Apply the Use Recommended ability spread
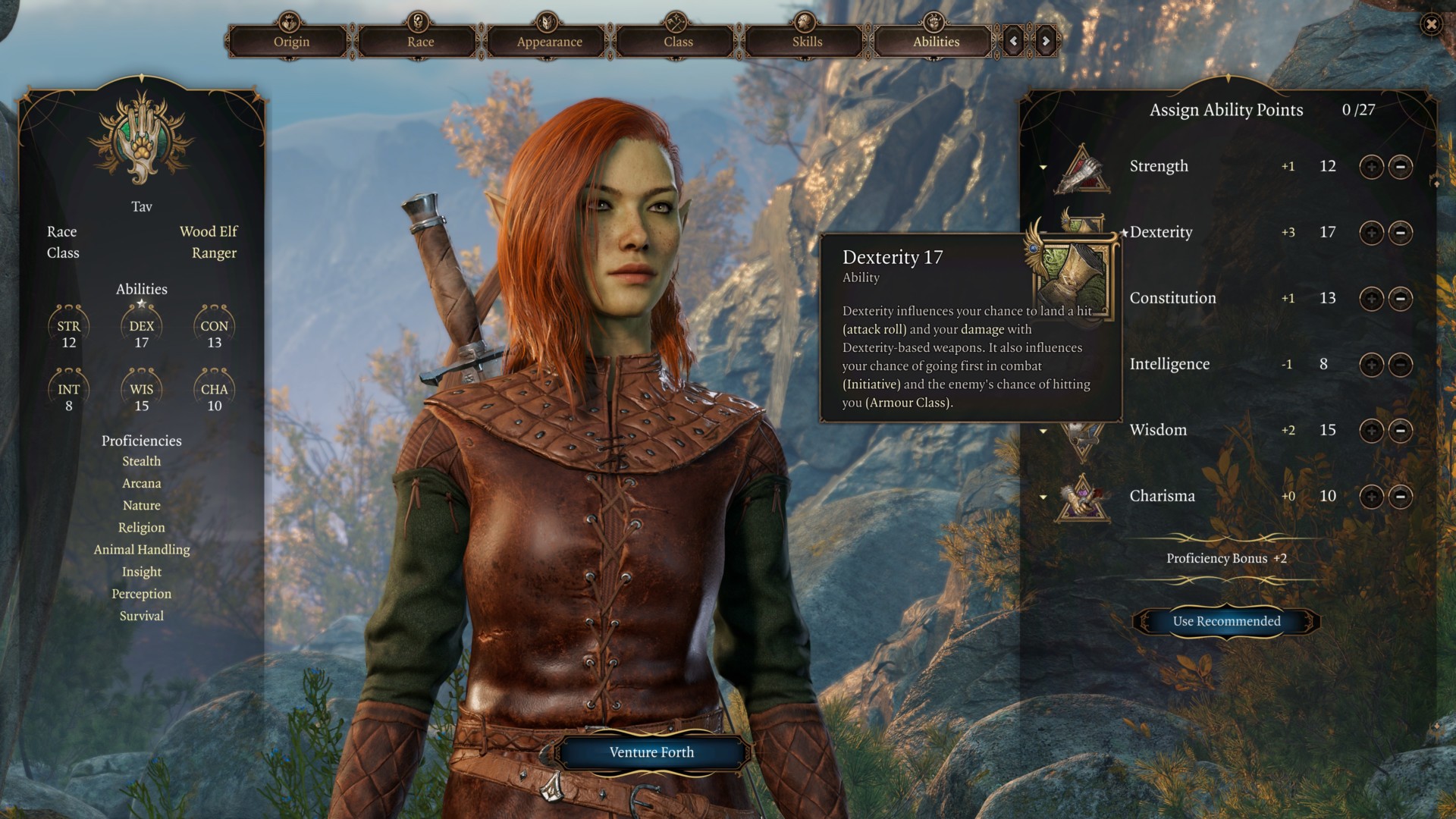Viewport: 1456px width, 819px height. pos(1226,621)
